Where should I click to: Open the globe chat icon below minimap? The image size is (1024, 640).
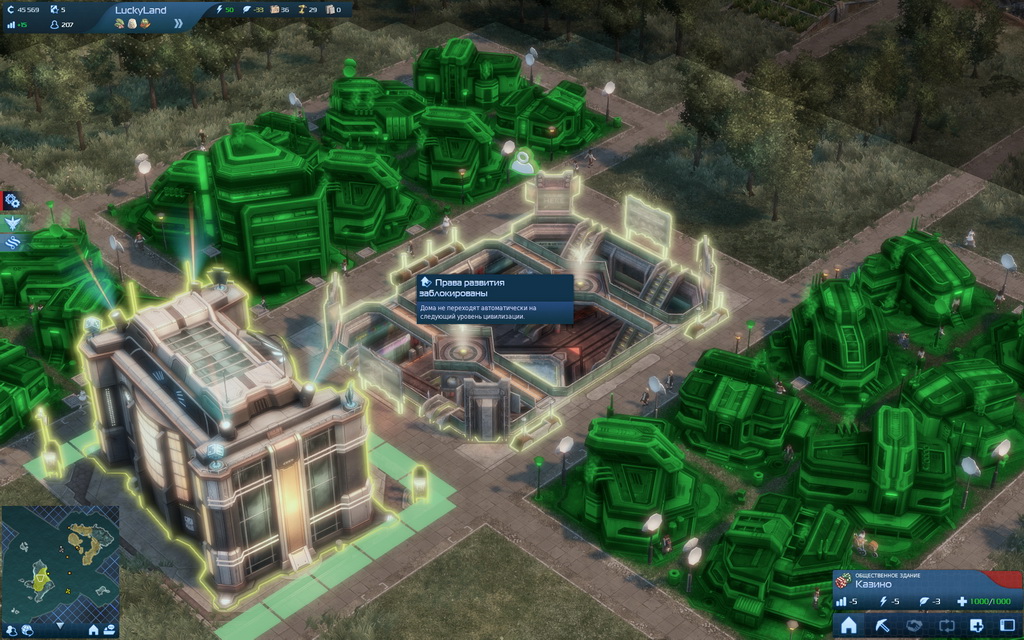[30, 630]
